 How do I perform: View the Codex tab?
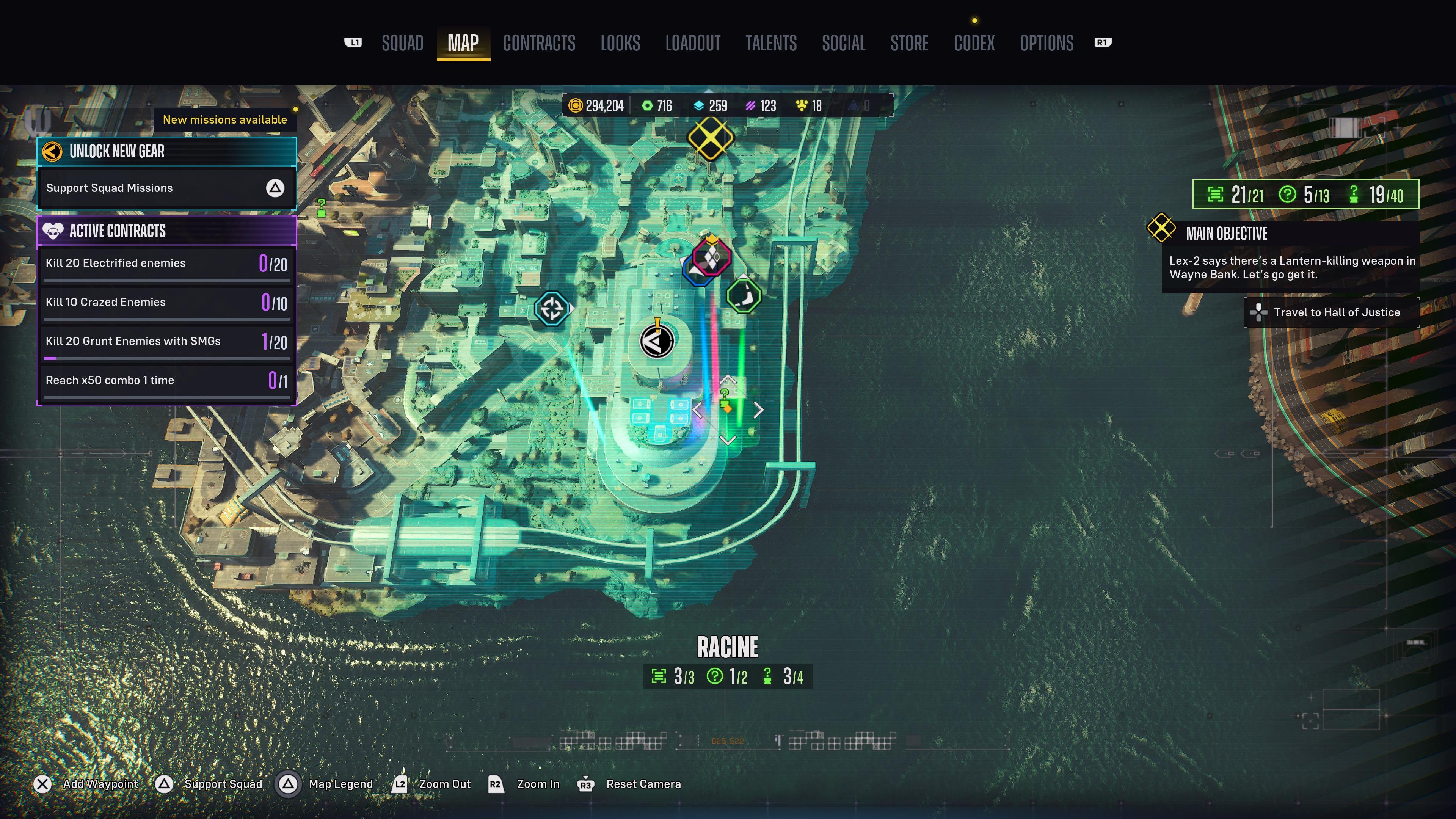(974, 43)
